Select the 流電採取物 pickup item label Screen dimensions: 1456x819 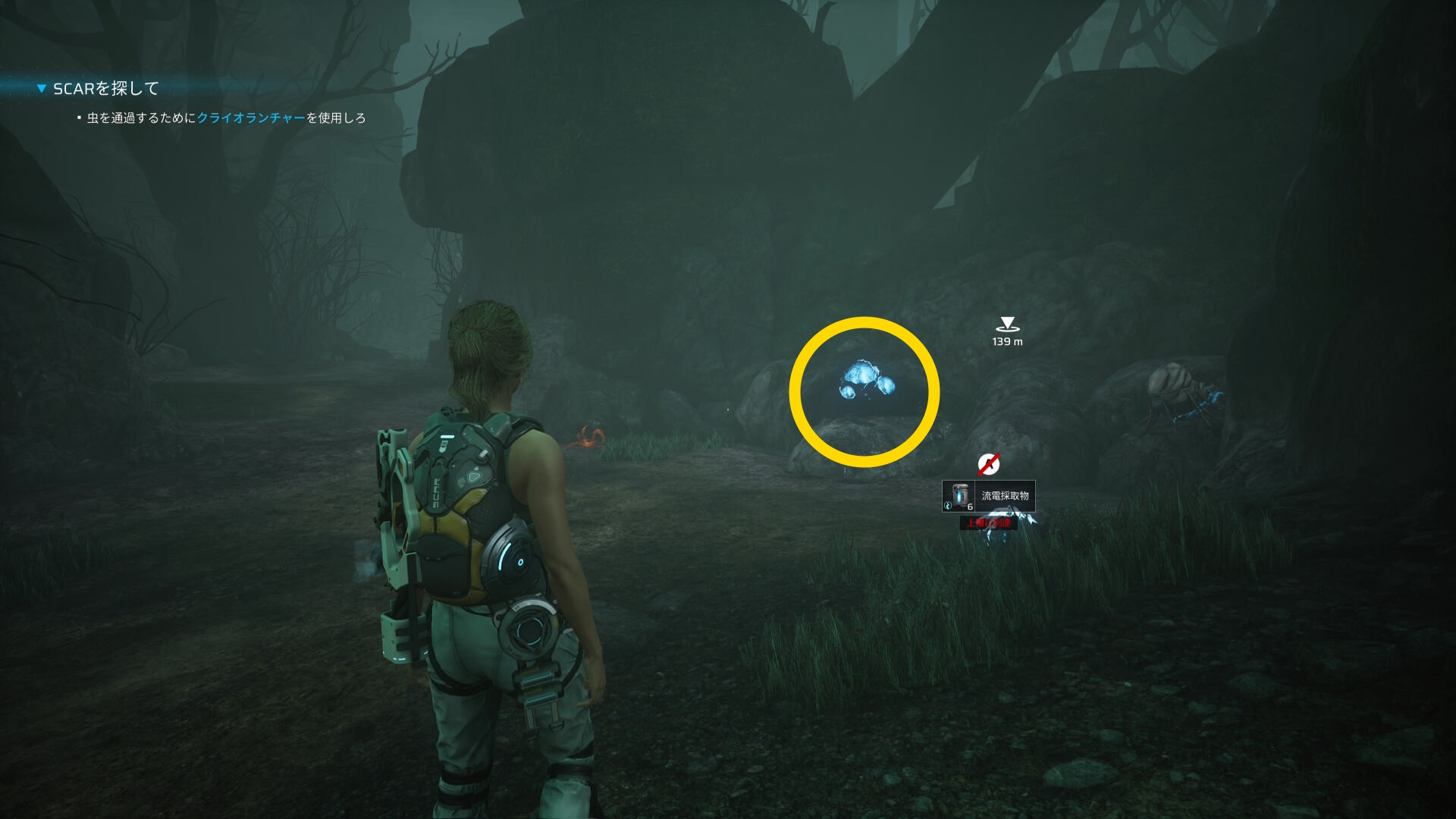tap(1005, 496)
